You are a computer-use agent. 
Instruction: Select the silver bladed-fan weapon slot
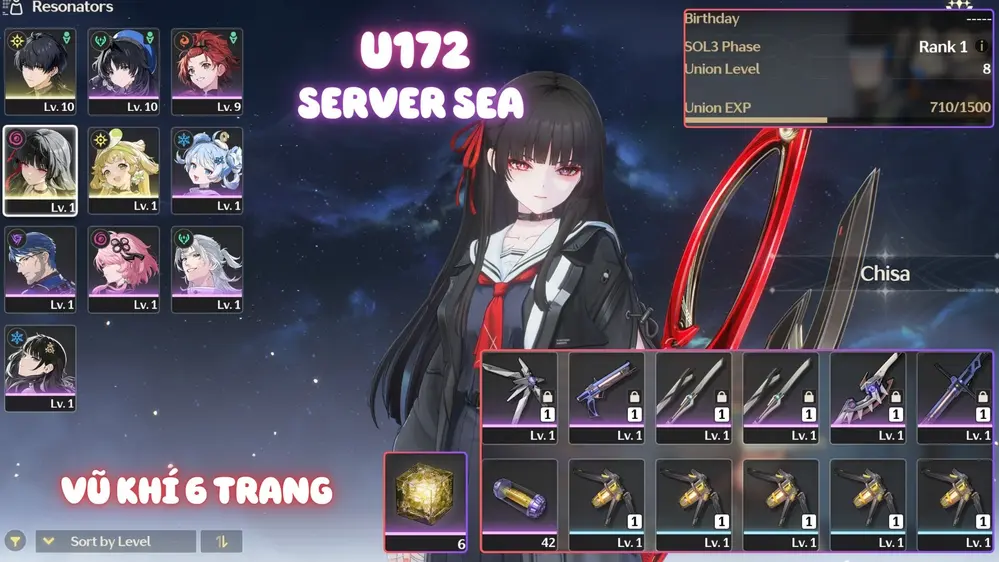click(520, 397)
